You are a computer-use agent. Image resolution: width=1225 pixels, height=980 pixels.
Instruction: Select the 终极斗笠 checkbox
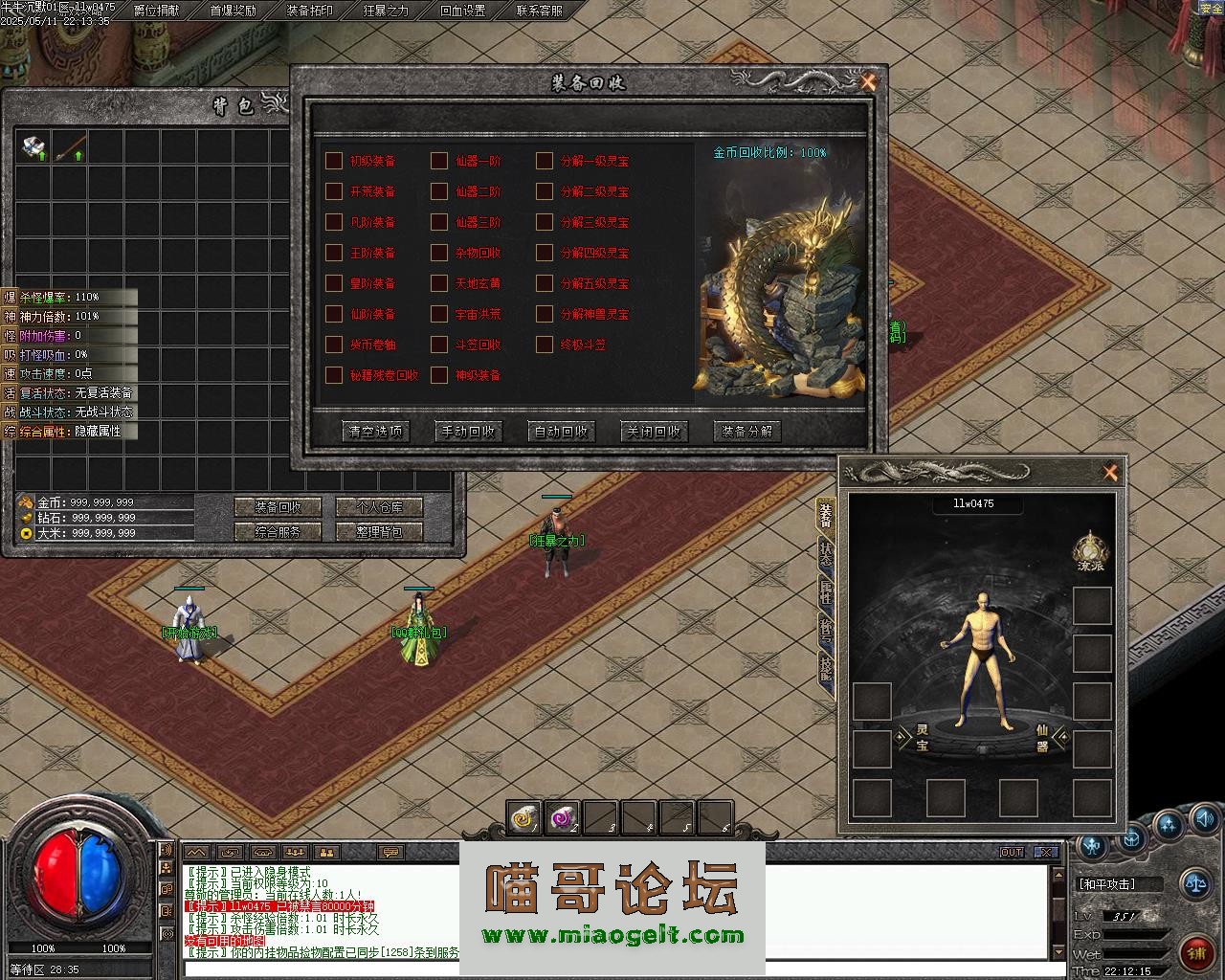(545, 345)
